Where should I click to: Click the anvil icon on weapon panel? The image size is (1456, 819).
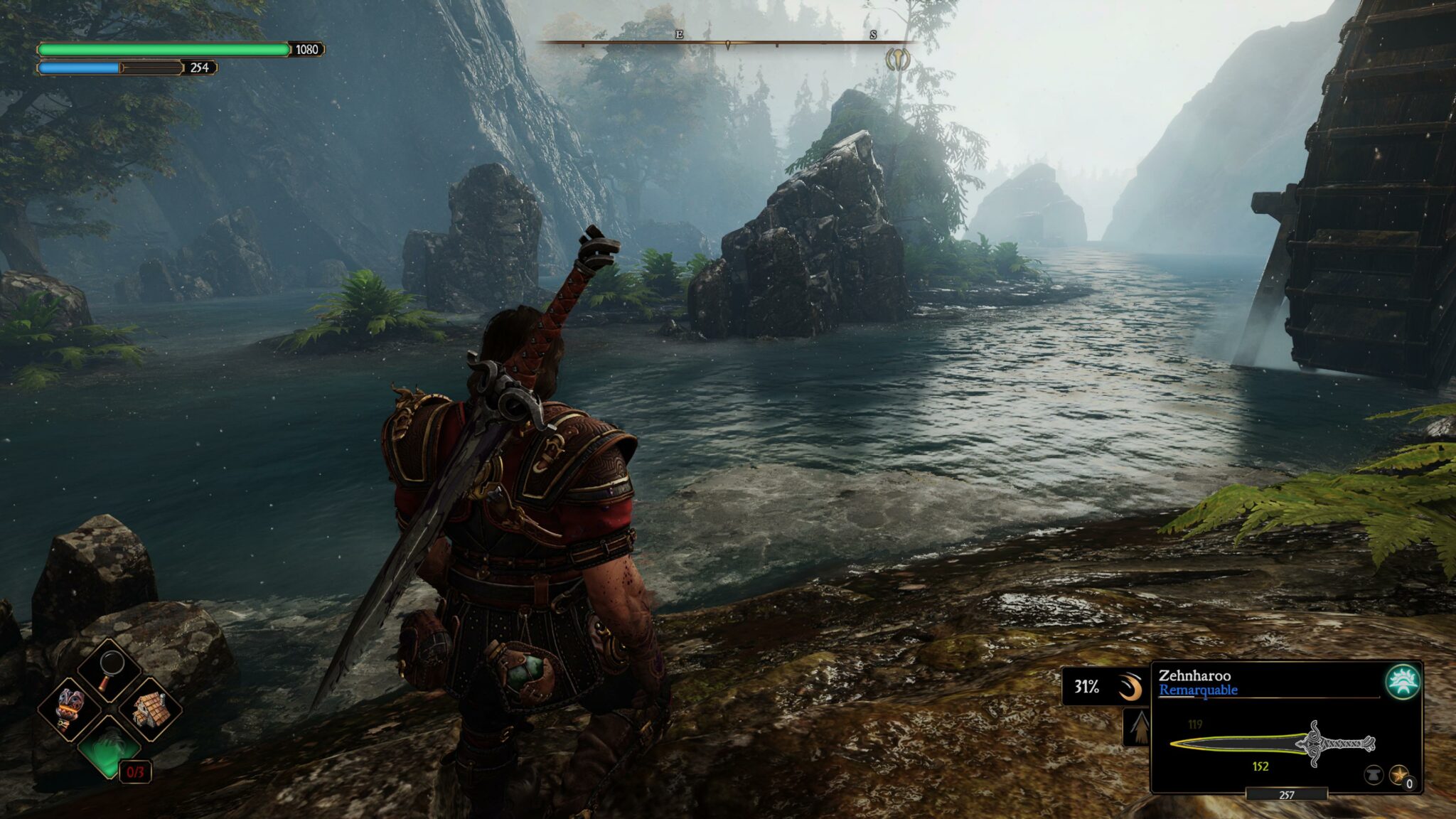pyautogui.click(x=1374, y=774)
